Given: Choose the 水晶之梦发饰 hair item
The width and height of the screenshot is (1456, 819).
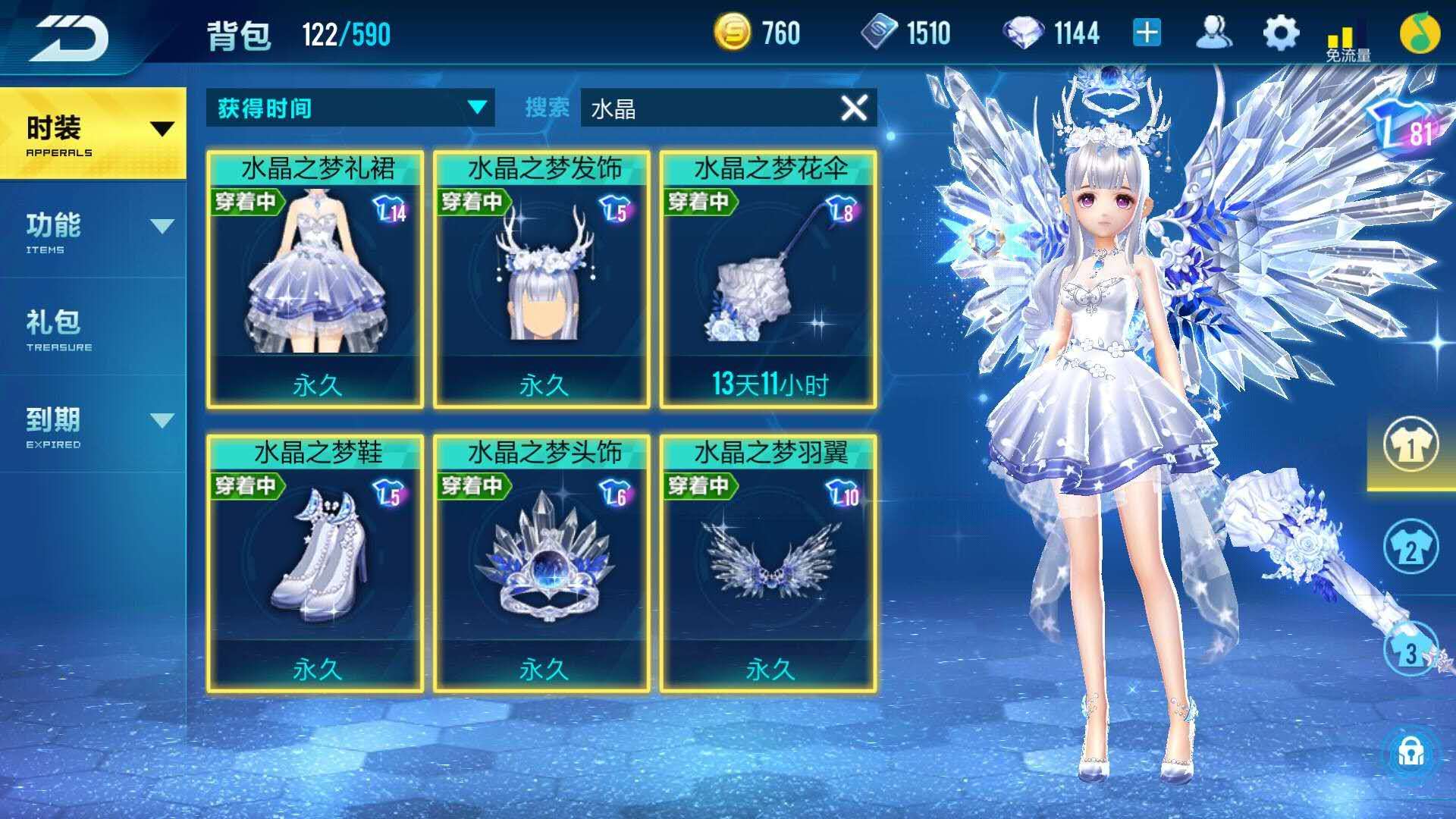Looking at the screenshot, I should click(x=541, y=279).
